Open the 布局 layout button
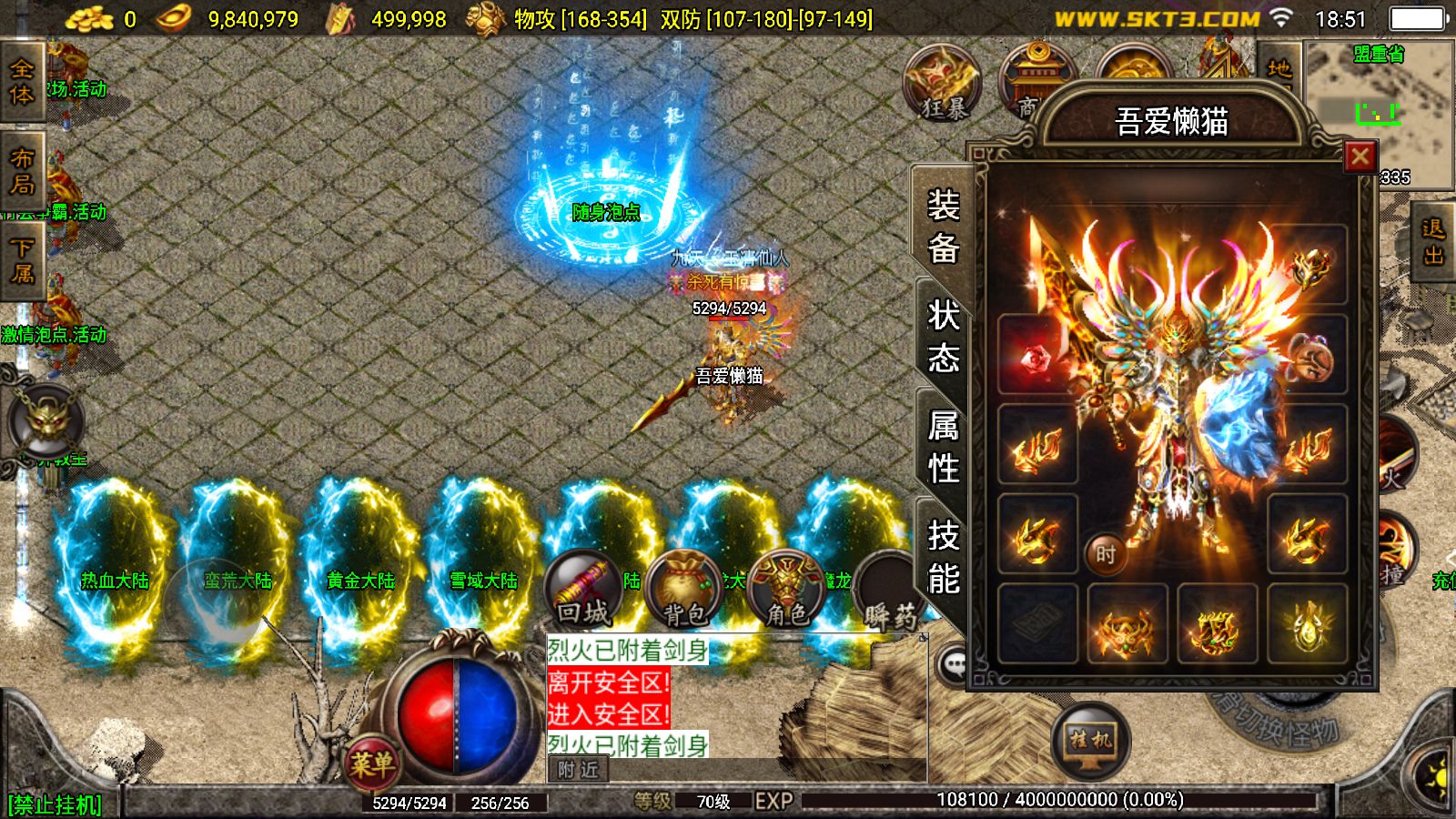 click(22, 171)
